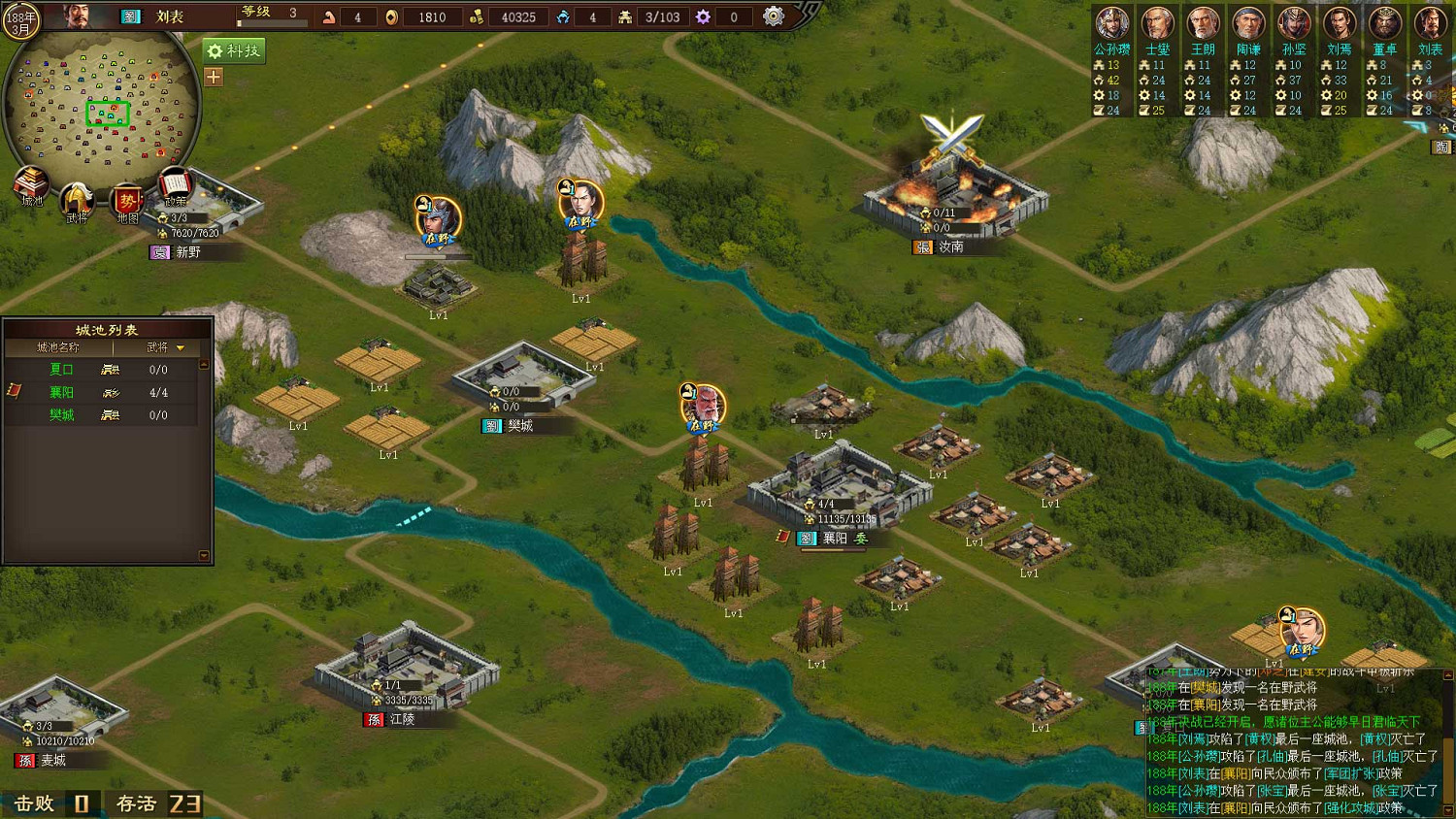Click the 武将 column header

[x=157, y=347]
